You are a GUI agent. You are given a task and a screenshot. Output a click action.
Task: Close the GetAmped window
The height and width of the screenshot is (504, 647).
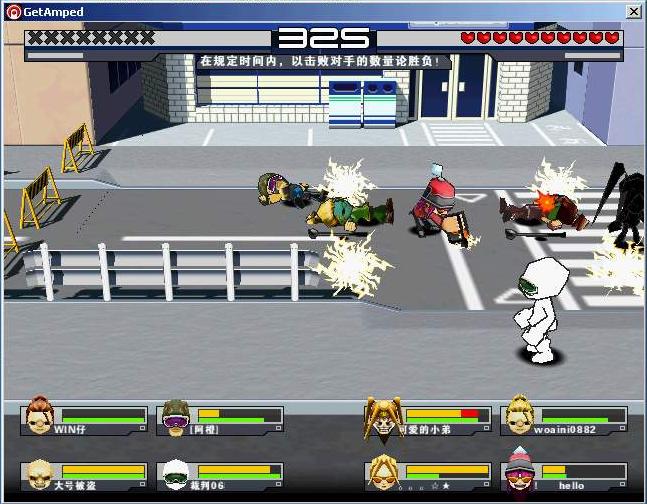point(633,10)
